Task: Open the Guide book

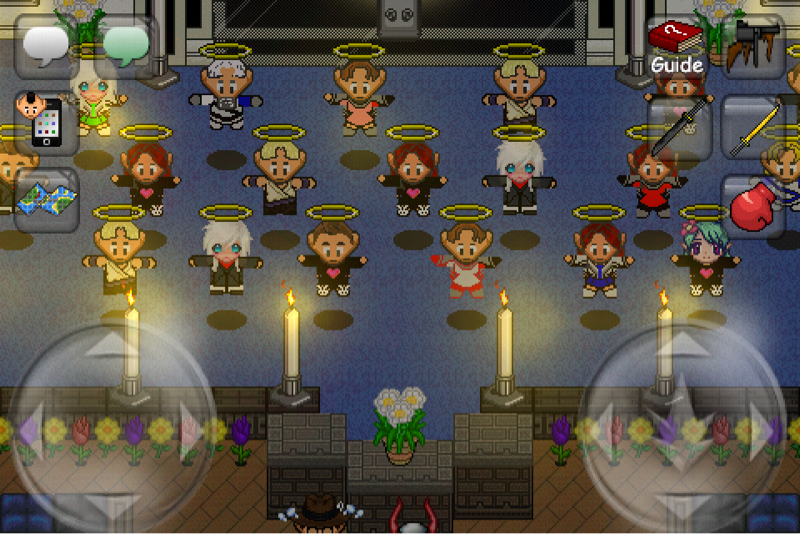Action: tap(676, 46)
